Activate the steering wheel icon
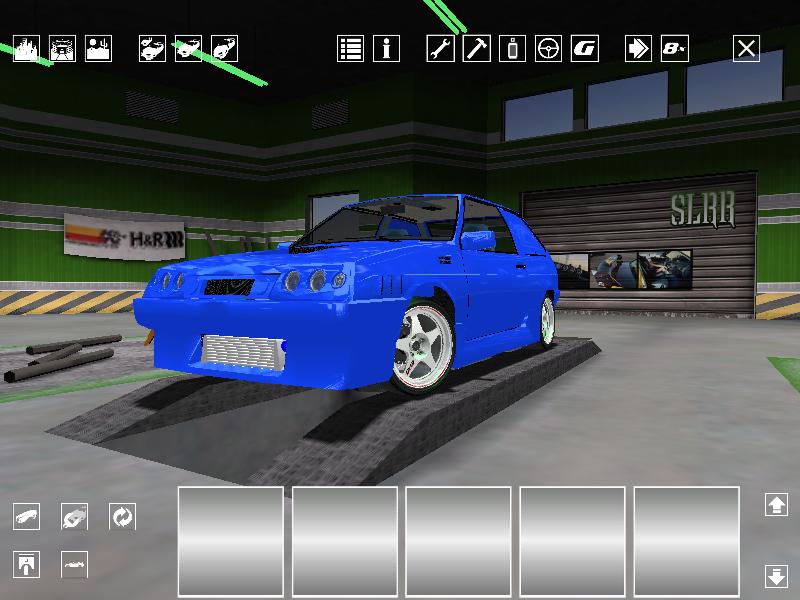Screen dimensions: 800x600 pos(548,48)
